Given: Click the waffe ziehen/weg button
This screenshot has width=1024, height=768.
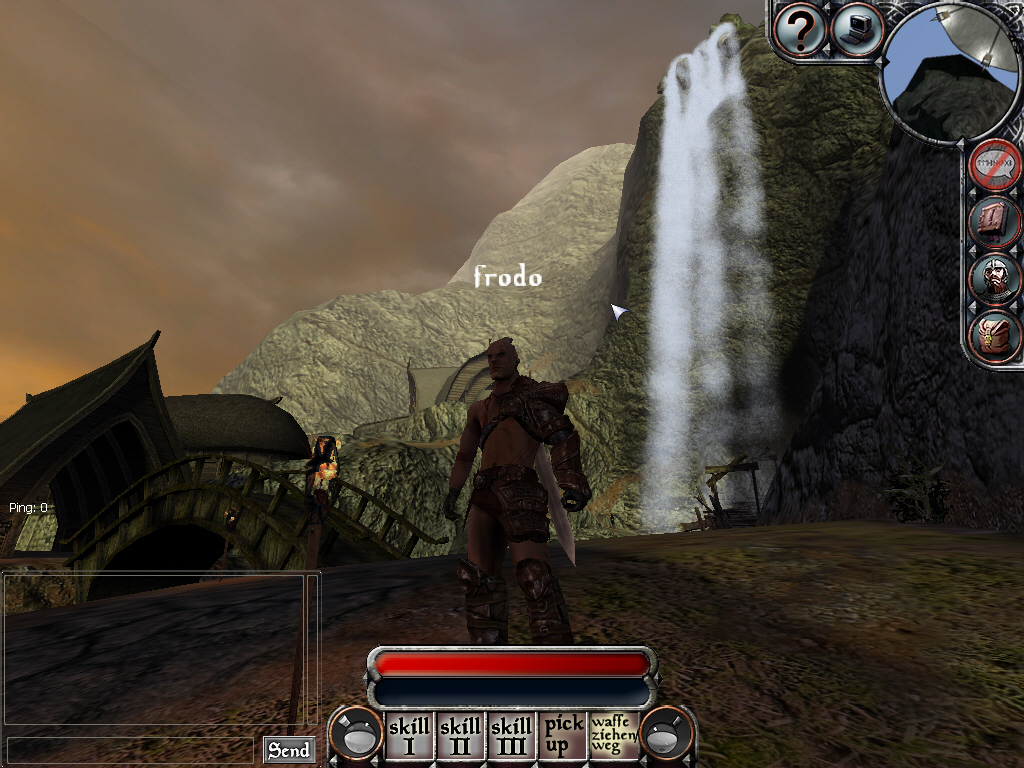Looking at the screenshot, I should [x=614, y=736].
